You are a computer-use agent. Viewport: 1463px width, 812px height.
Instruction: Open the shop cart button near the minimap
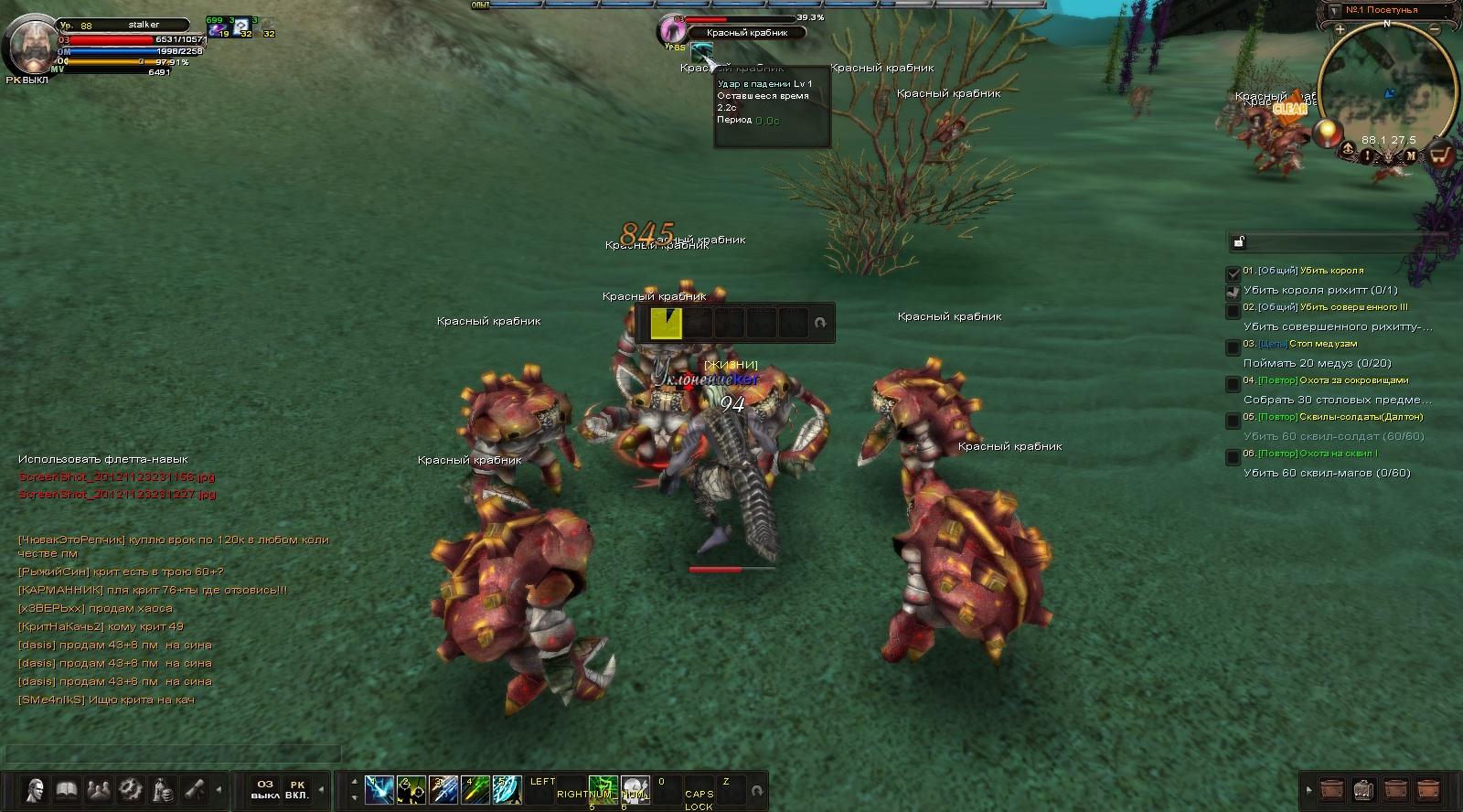[x=1441, y=155]
